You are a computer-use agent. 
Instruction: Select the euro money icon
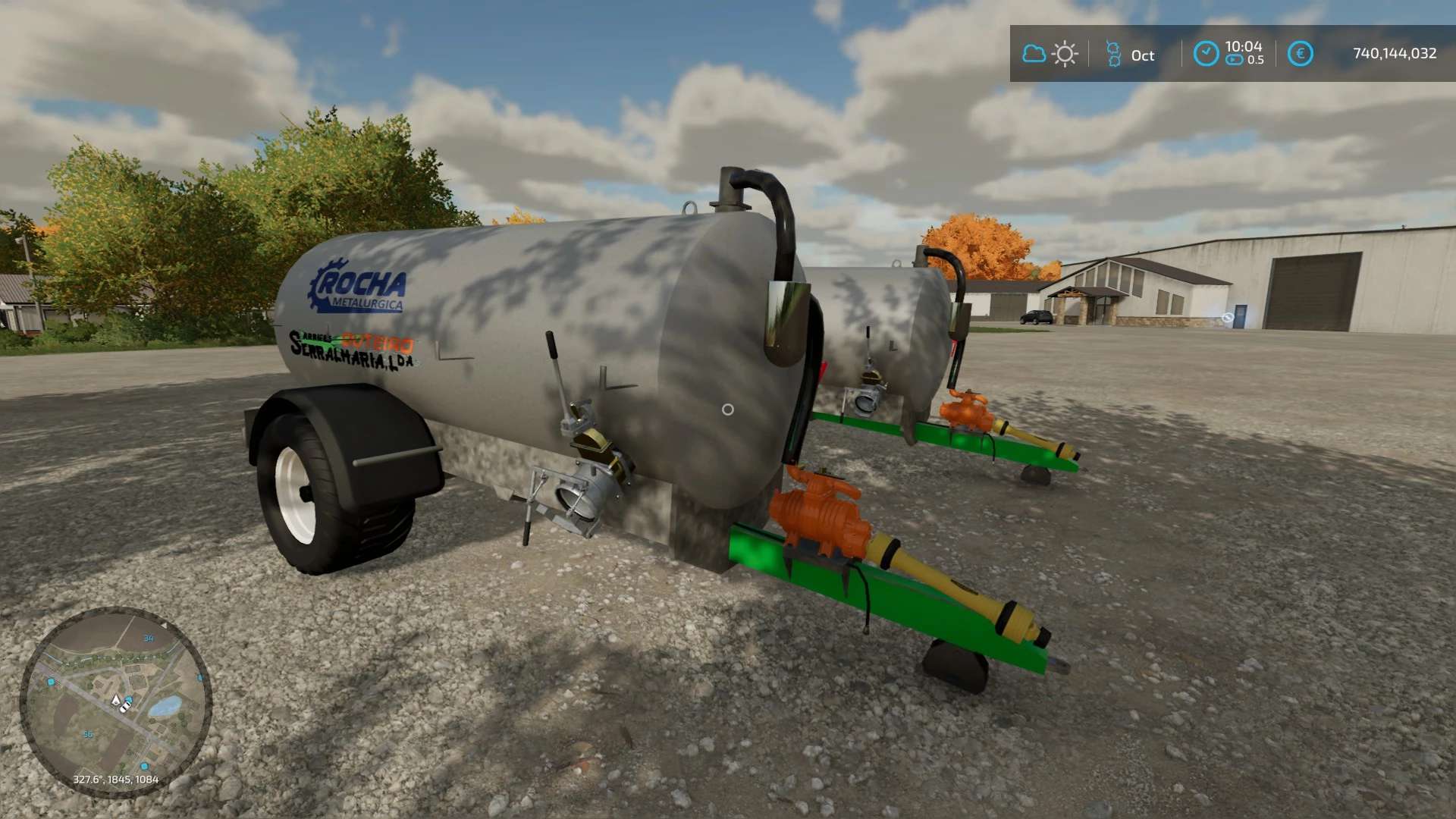coord(1300,54)
